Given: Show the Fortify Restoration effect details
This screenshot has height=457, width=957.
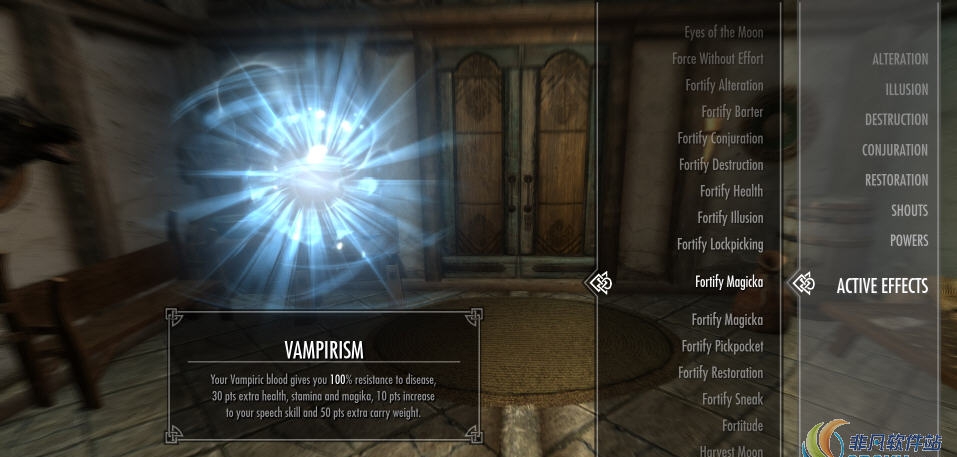Looking at the screenshot, I should [x=720, y=373].
